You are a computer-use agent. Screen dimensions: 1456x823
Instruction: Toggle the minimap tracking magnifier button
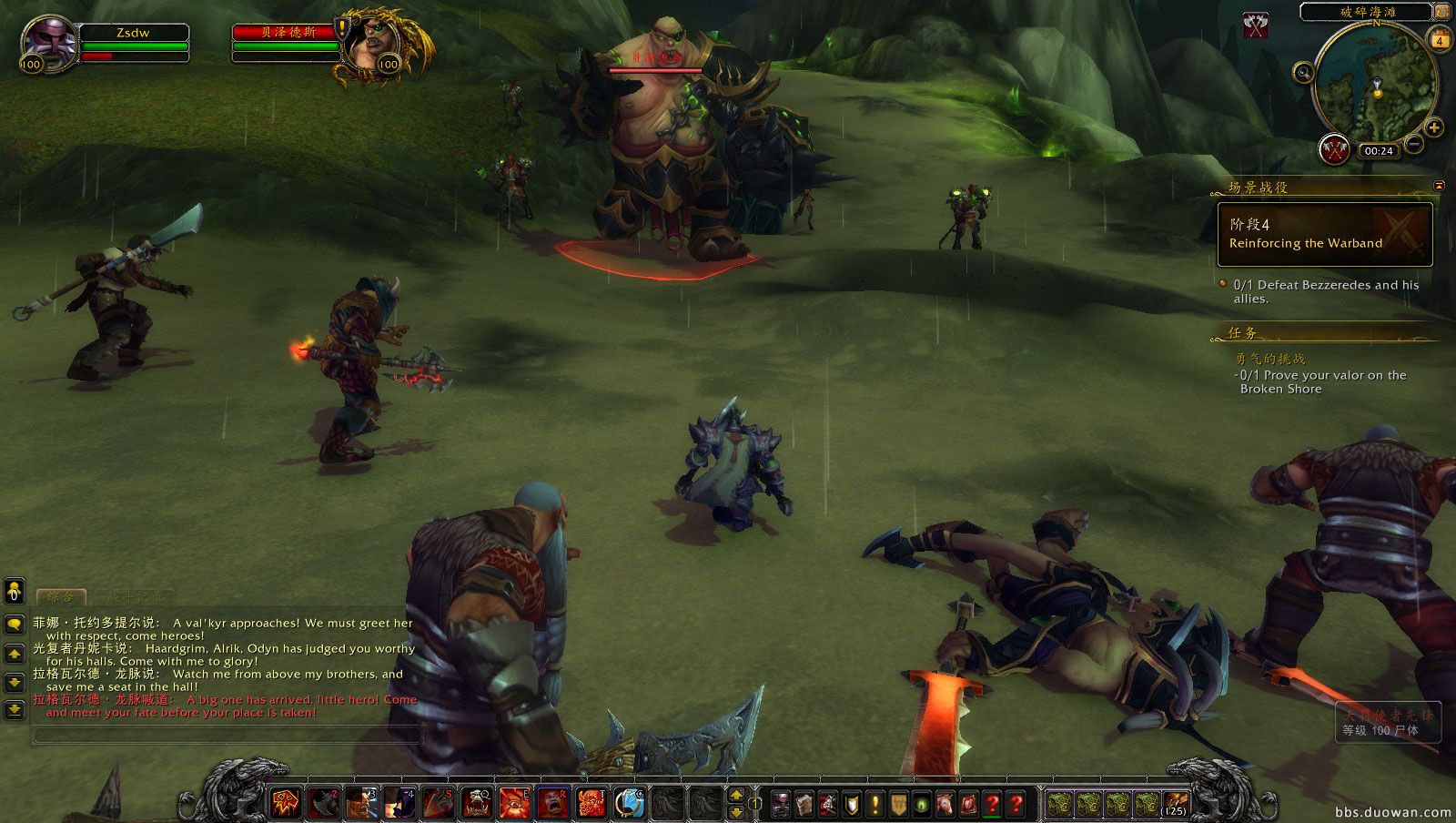pyautogui.click(x=1303, y=72)
